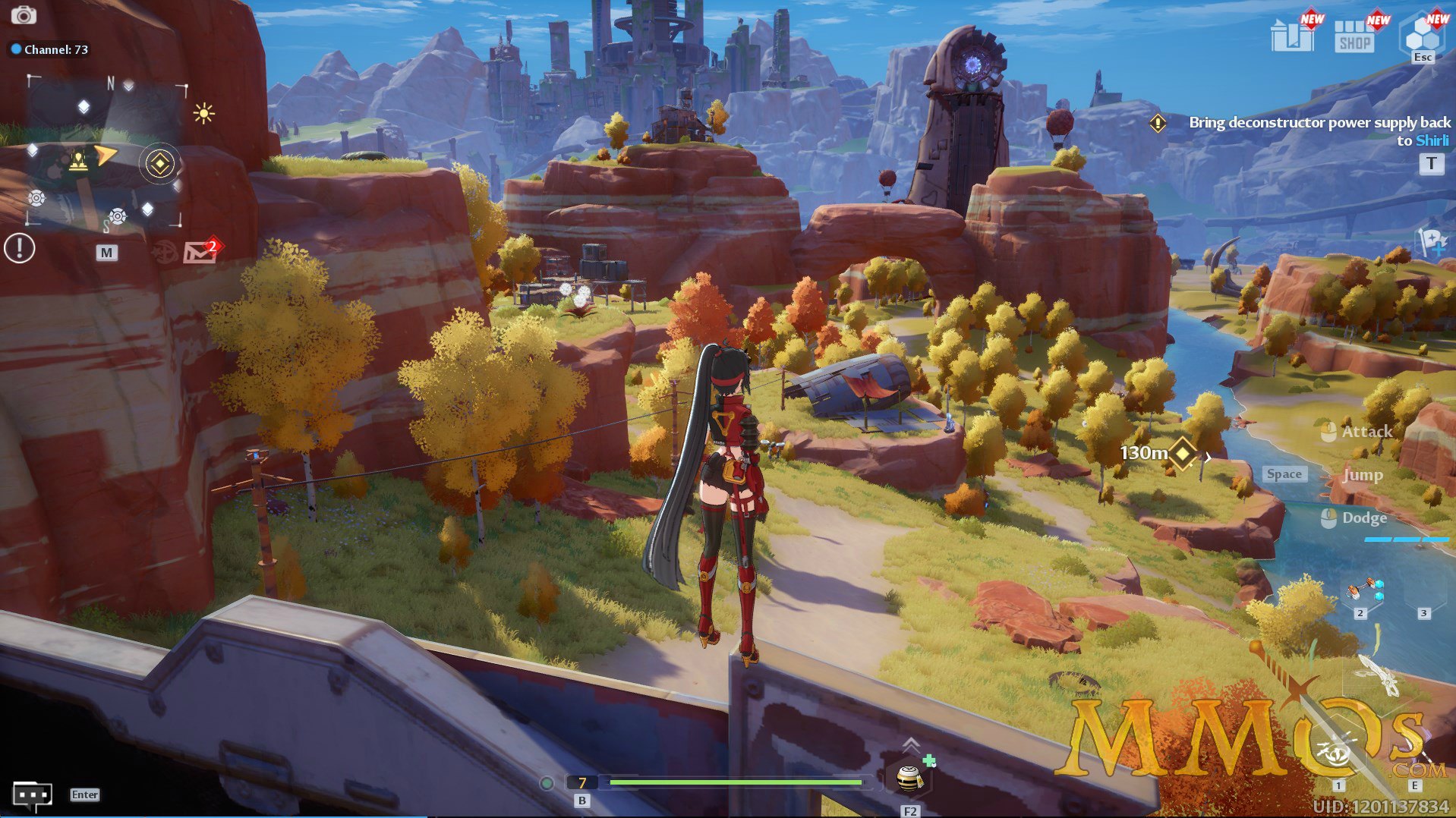Toggle the weather sun indicator beside minimap
Image resolution: width=1456 pixels, height=818 pixels.
[203, 112]
